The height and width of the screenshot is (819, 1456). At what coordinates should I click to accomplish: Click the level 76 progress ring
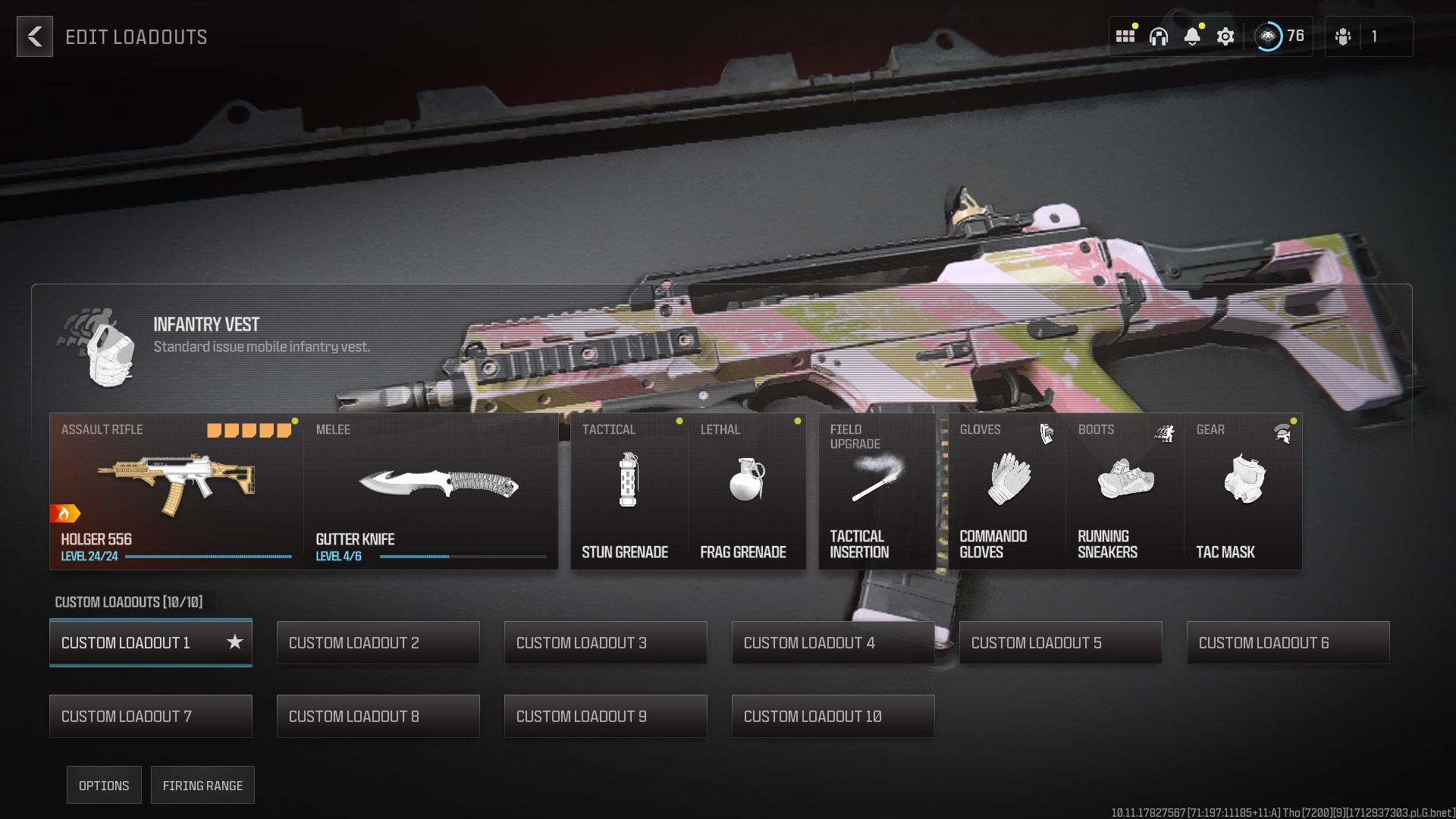coord(1269,36)
